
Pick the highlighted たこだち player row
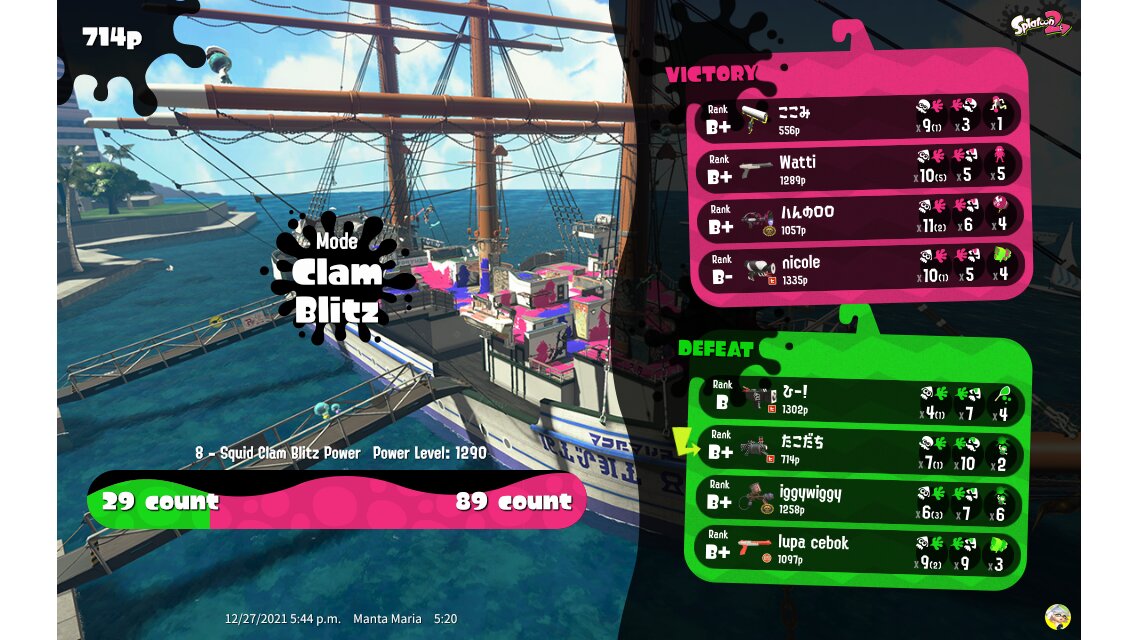(x=860, y=448)
